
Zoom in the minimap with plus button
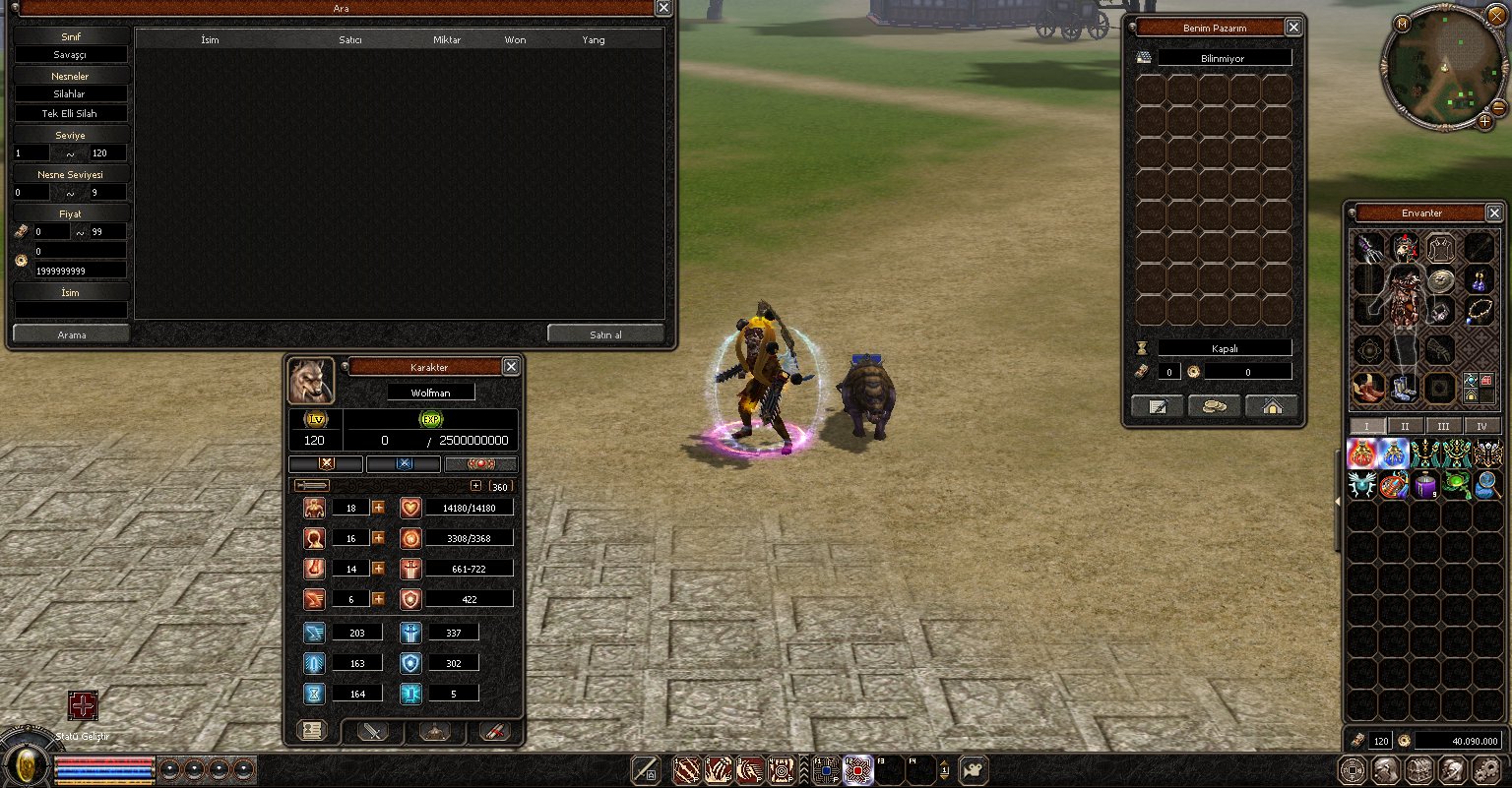[x=1485, y=121]
